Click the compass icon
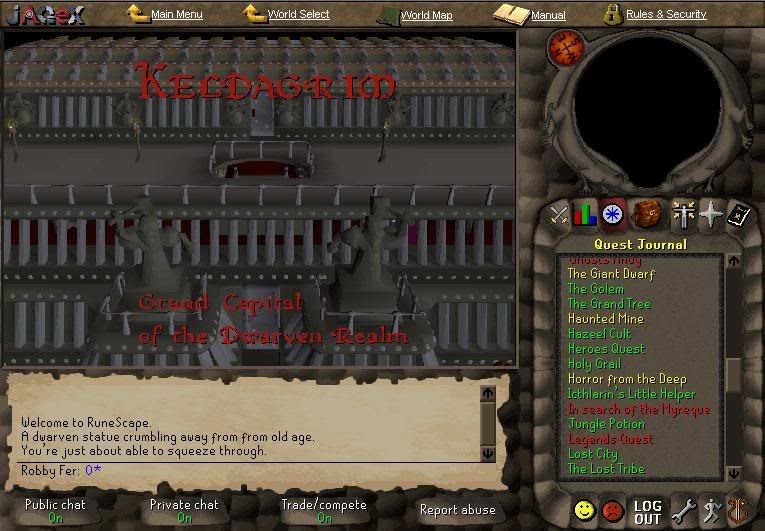This screenshot has width=765, height=531. click(x=566, y=46)
